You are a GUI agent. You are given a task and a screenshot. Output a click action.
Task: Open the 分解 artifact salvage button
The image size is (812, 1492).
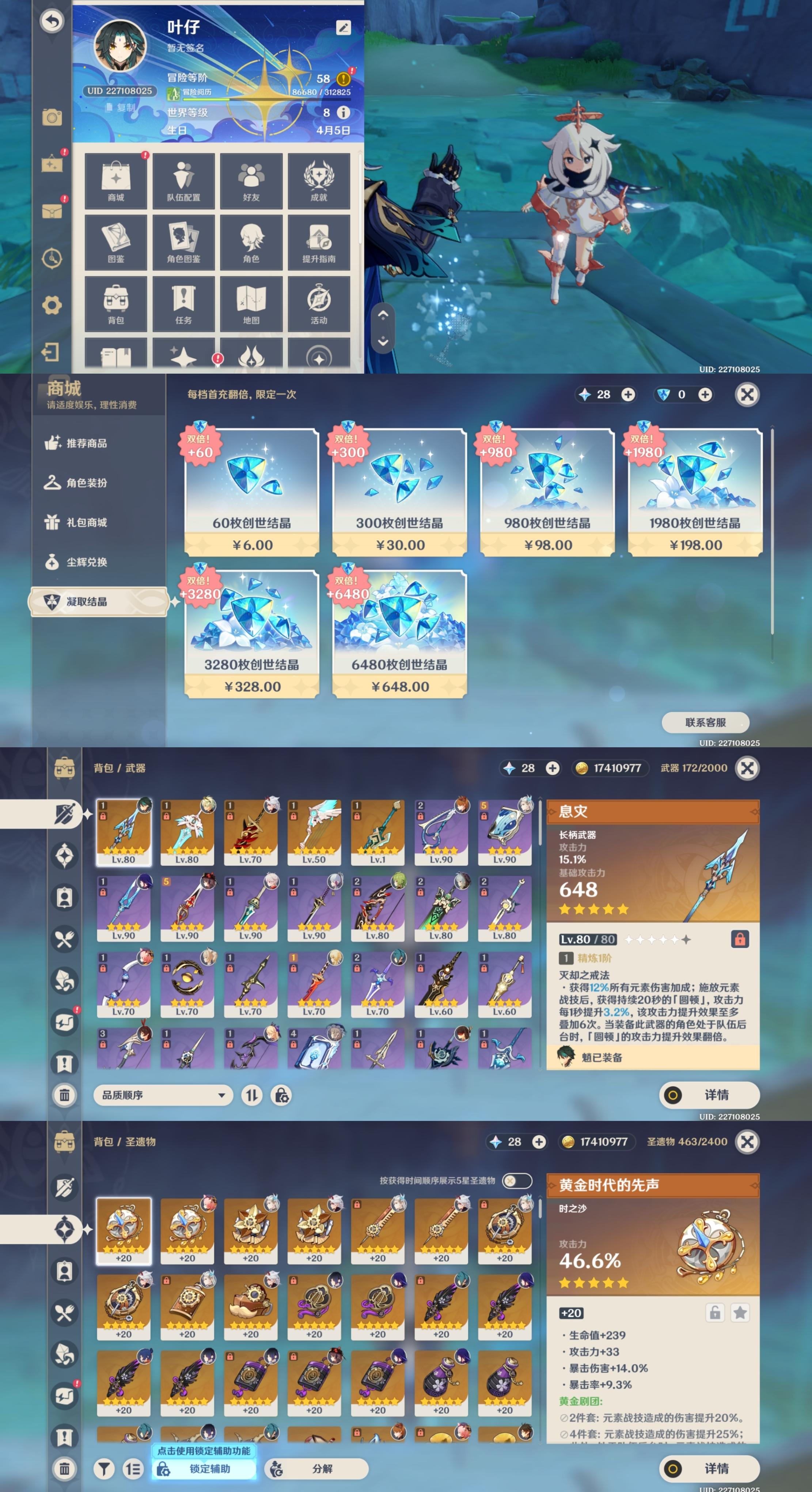(x=316, y=1468)
